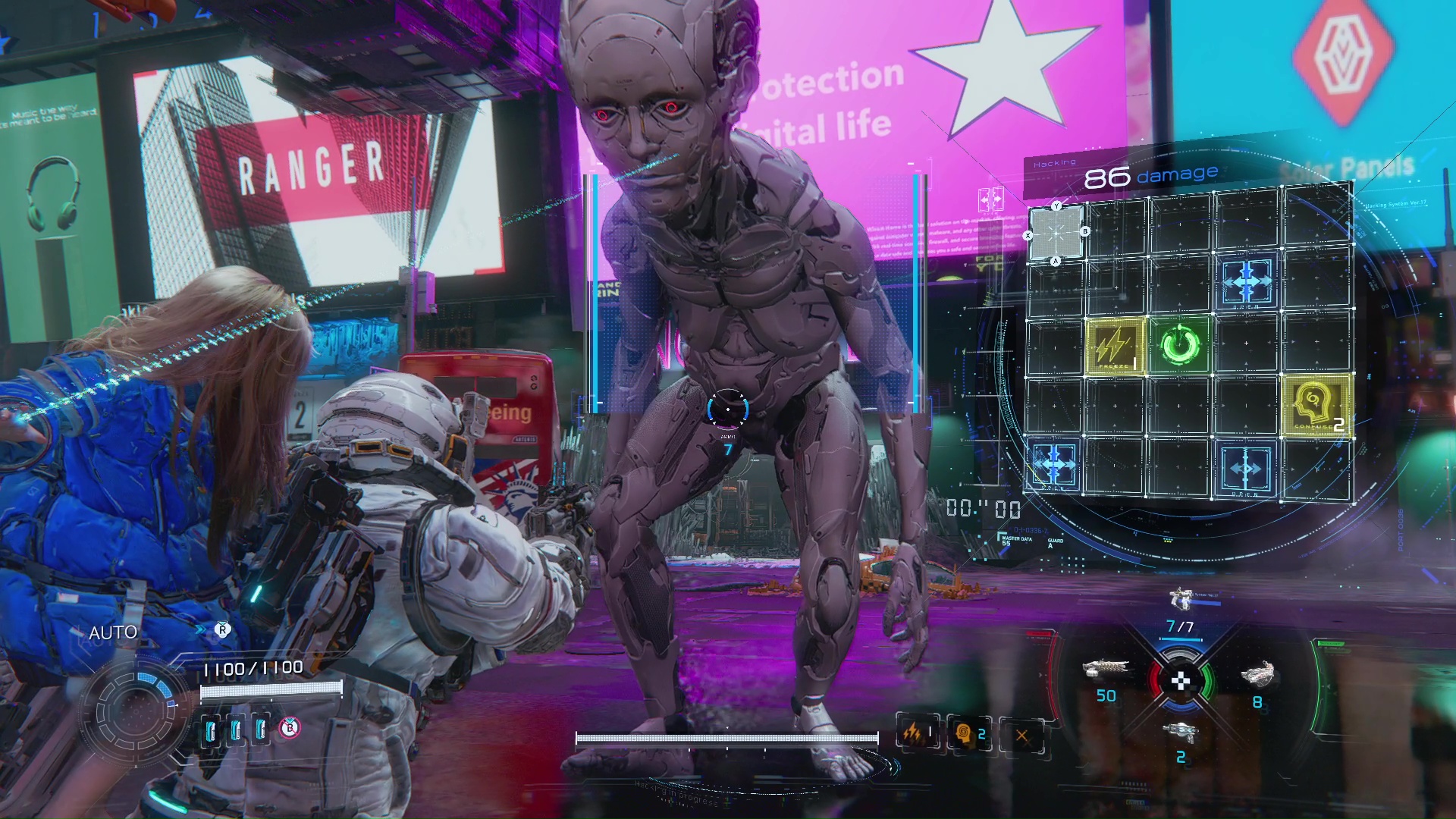
Task: Click the swap-arrows icon beside the hacking grid
Action: click(991, 199)
